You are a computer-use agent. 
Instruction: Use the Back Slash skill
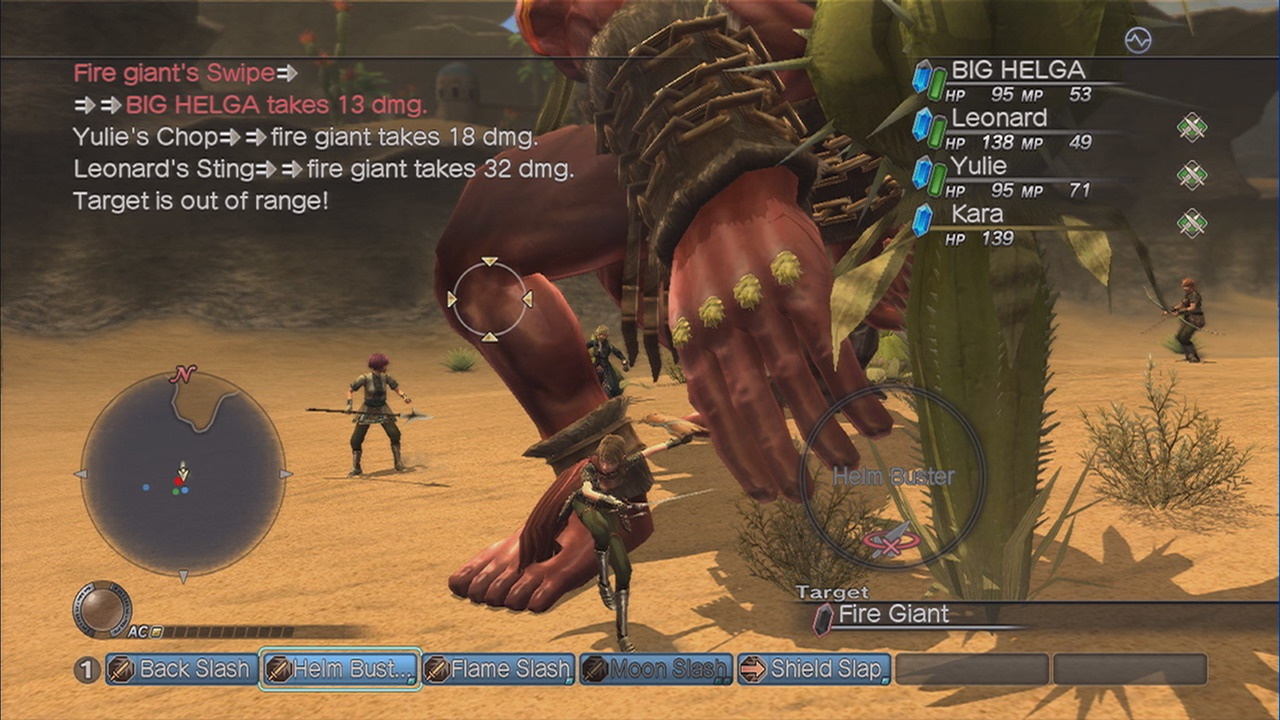pos(180,669)
